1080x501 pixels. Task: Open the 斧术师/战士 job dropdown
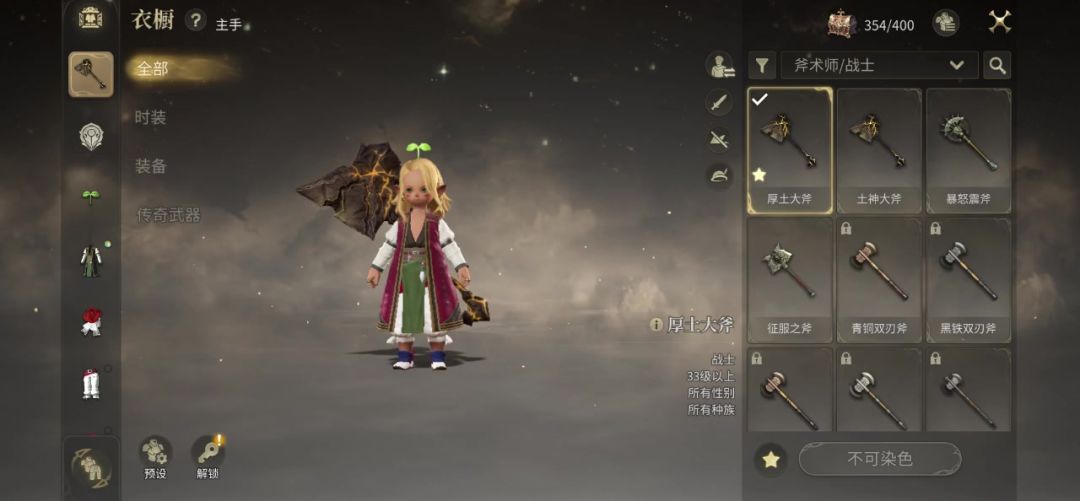[879, 65]
